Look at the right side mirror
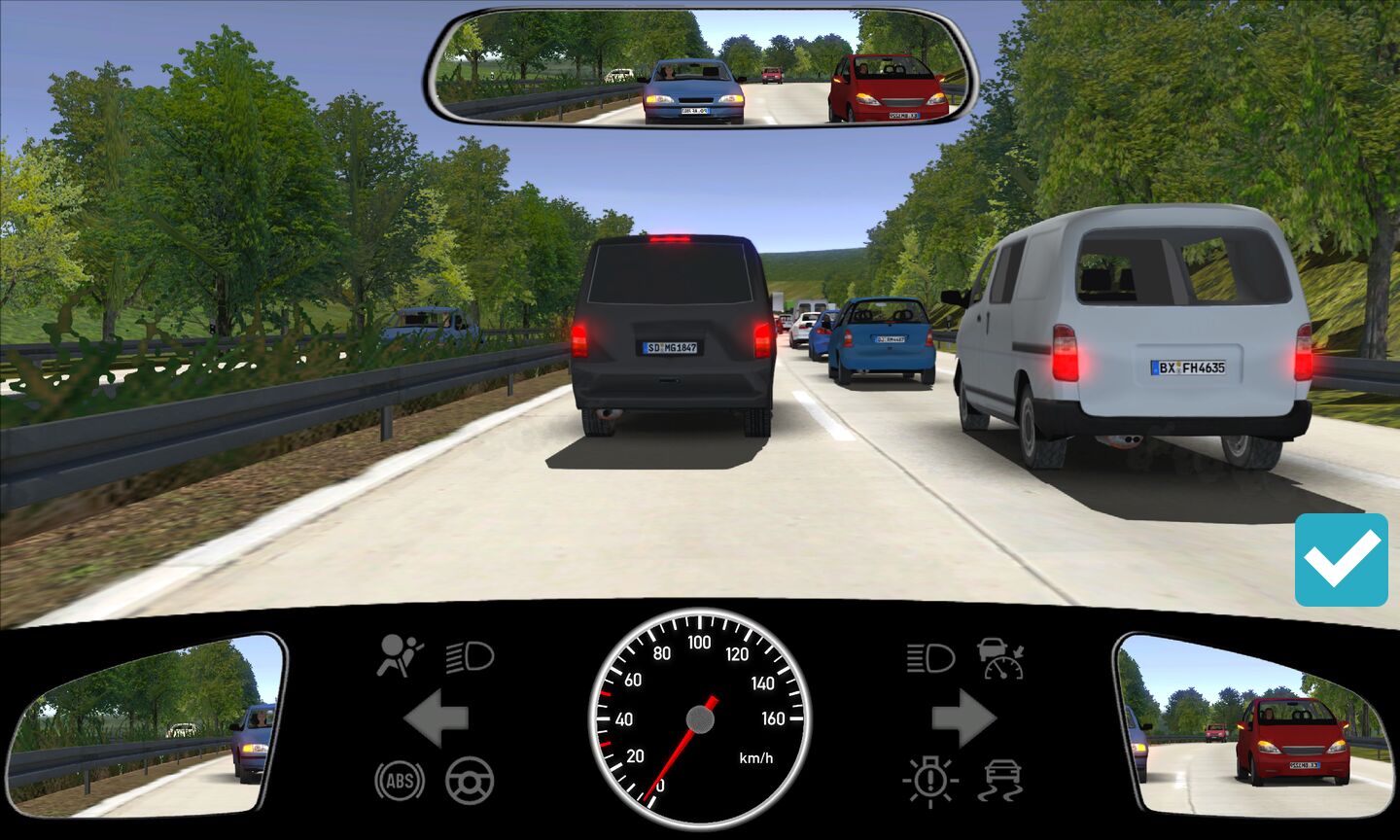 click(1254, 724)
